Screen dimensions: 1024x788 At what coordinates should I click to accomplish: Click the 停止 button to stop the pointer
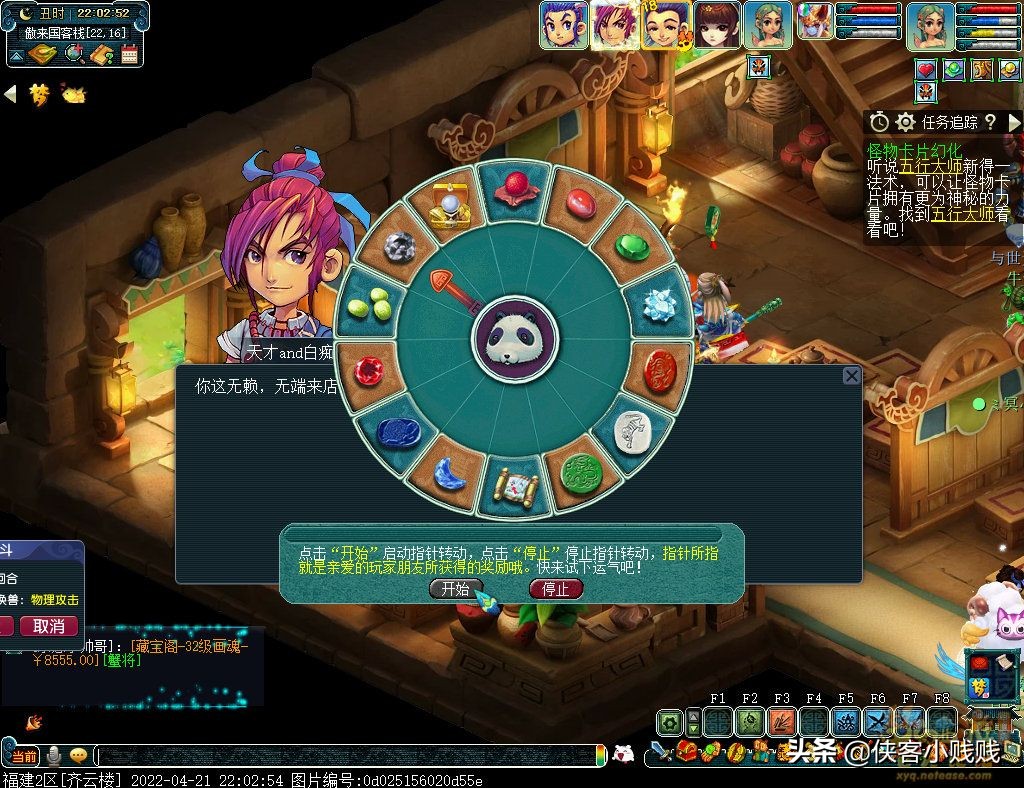click(555, 589)
